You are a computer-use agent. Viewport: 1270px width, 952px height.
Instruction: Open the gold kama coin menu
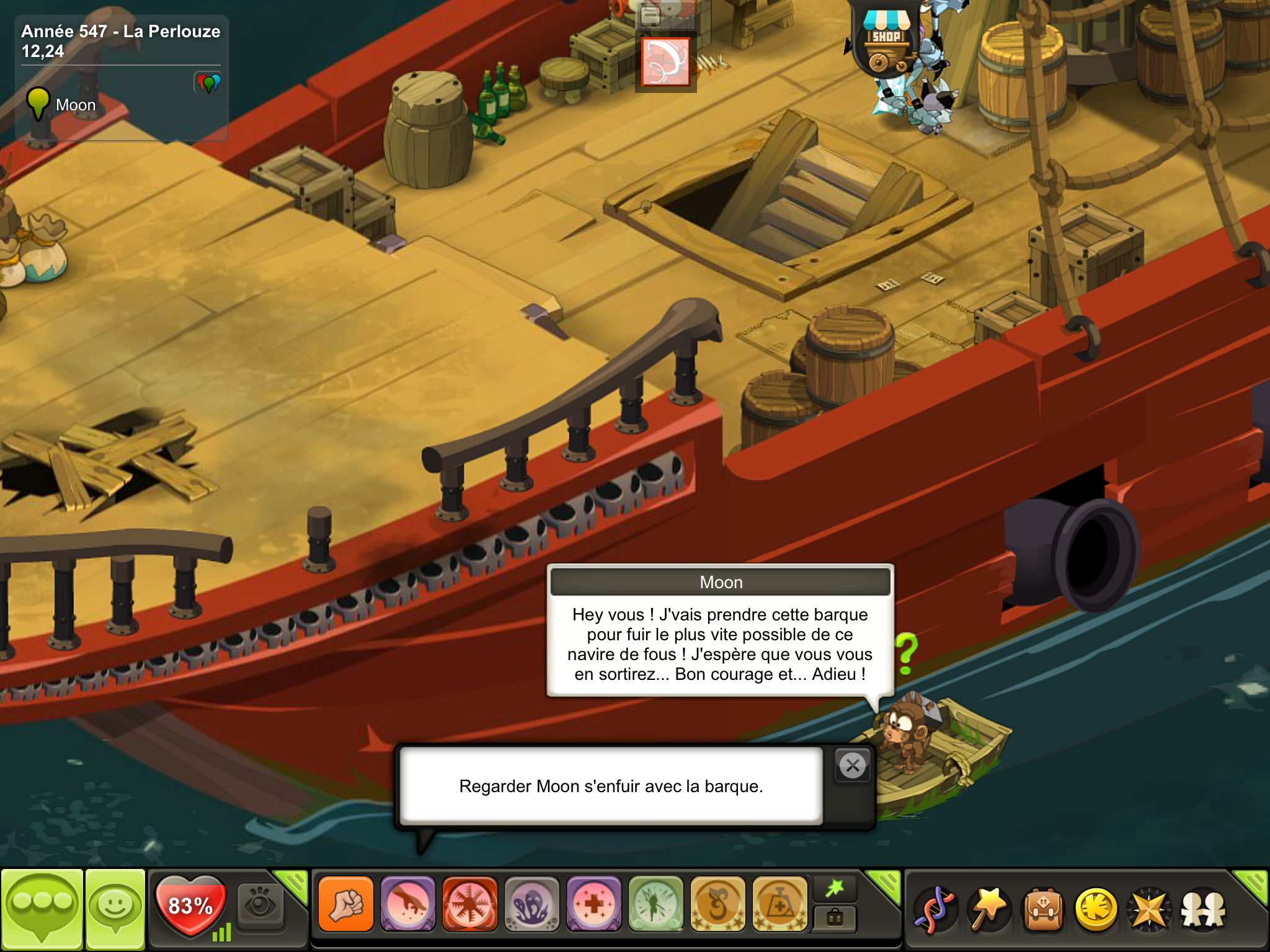[x=1096, y=909]
